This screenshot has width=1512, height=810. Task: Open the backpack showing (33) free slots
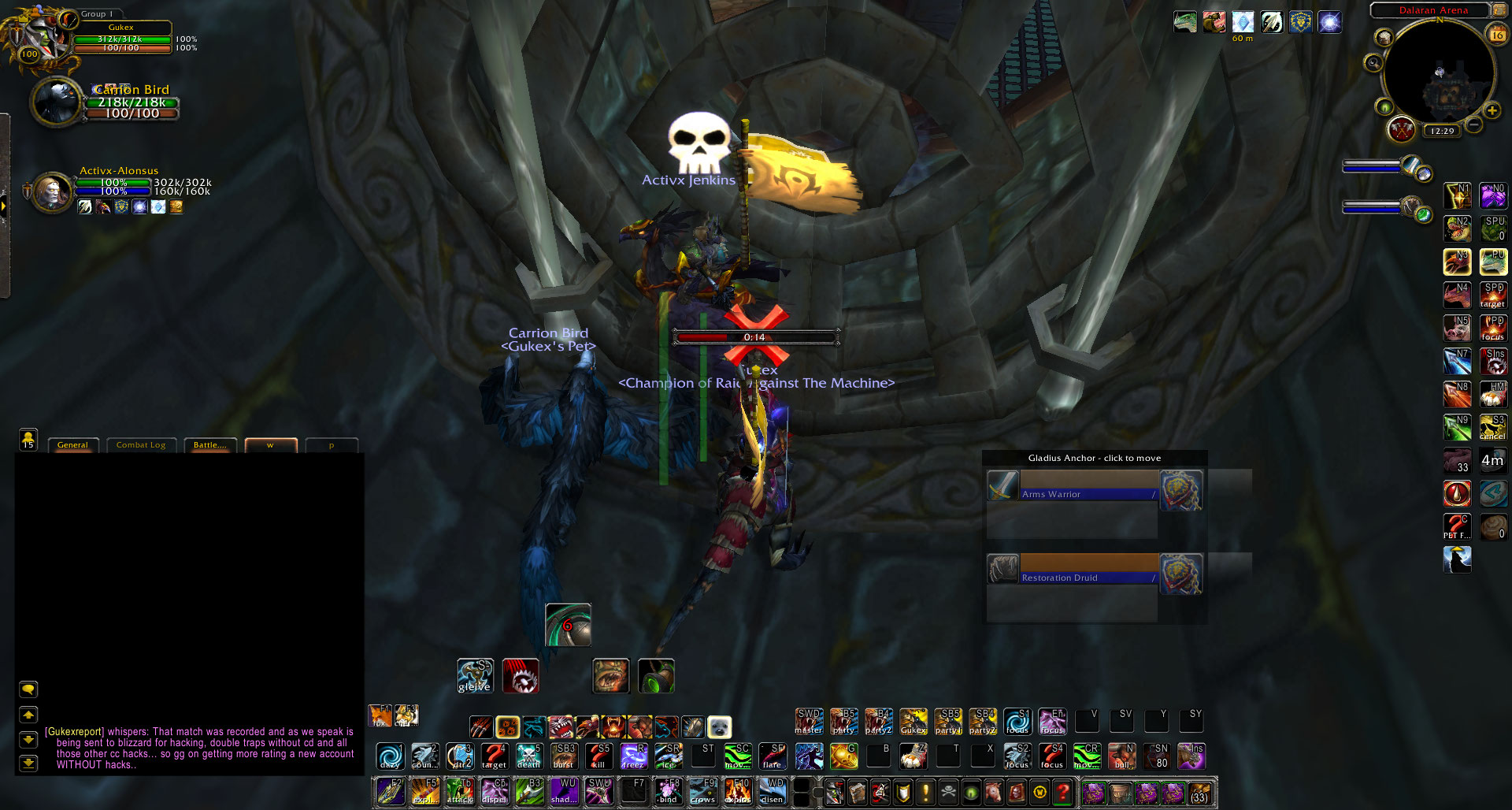point(1199,792)
